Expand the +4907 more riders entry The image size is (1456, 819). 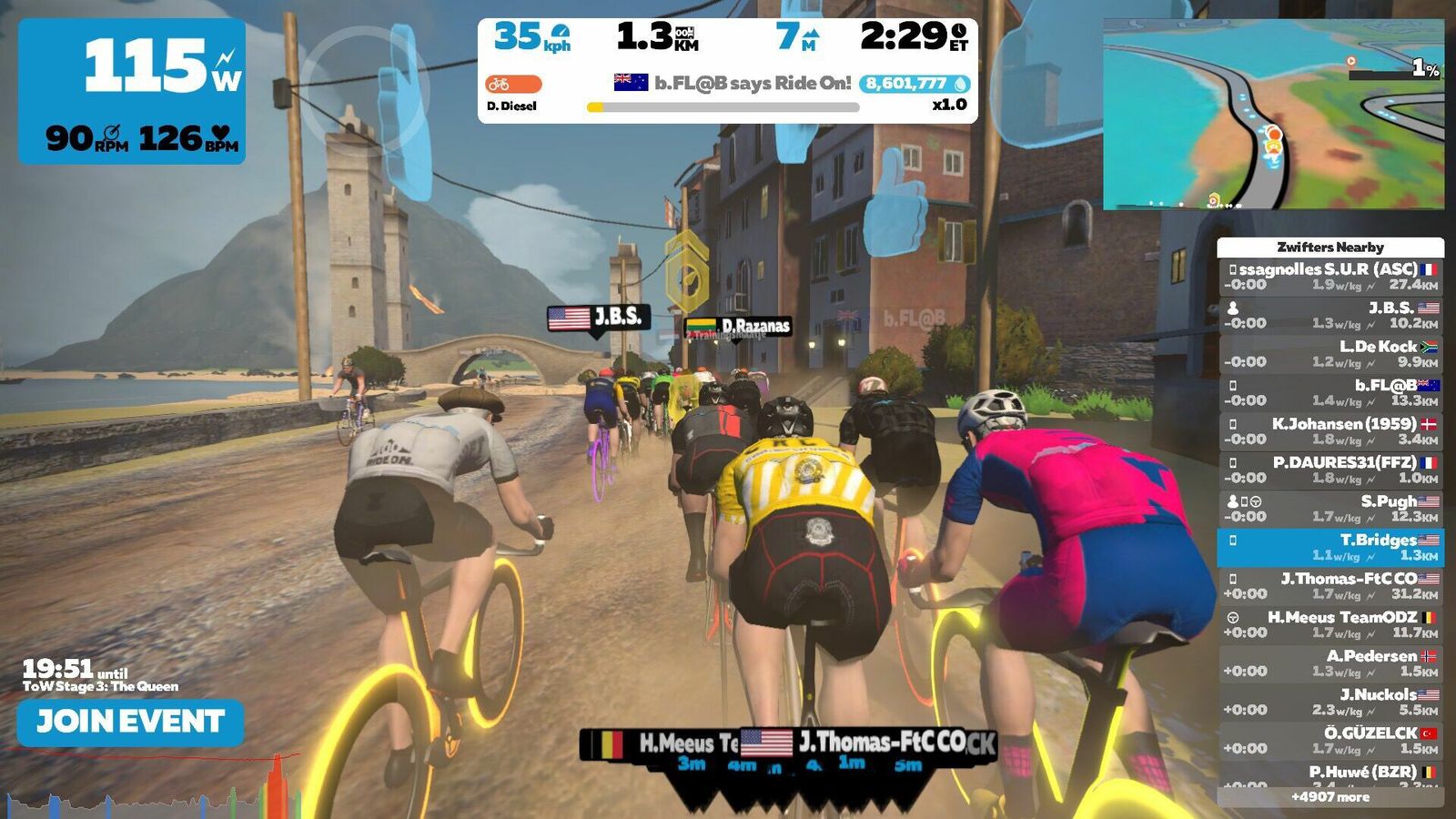coord(1330,797)
